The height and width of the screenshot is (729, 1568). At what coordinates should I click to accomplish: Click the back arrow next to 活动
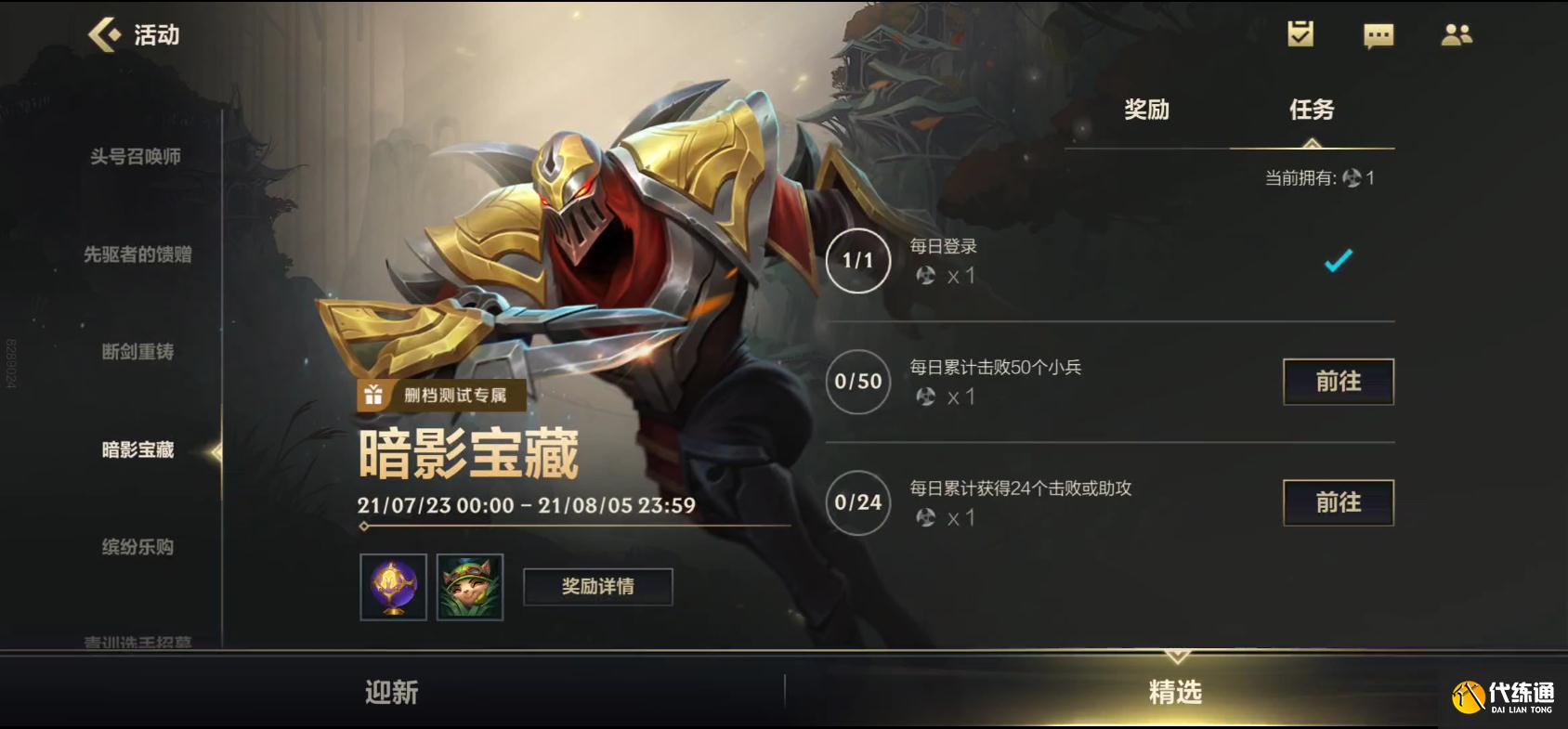click(104, 35)
